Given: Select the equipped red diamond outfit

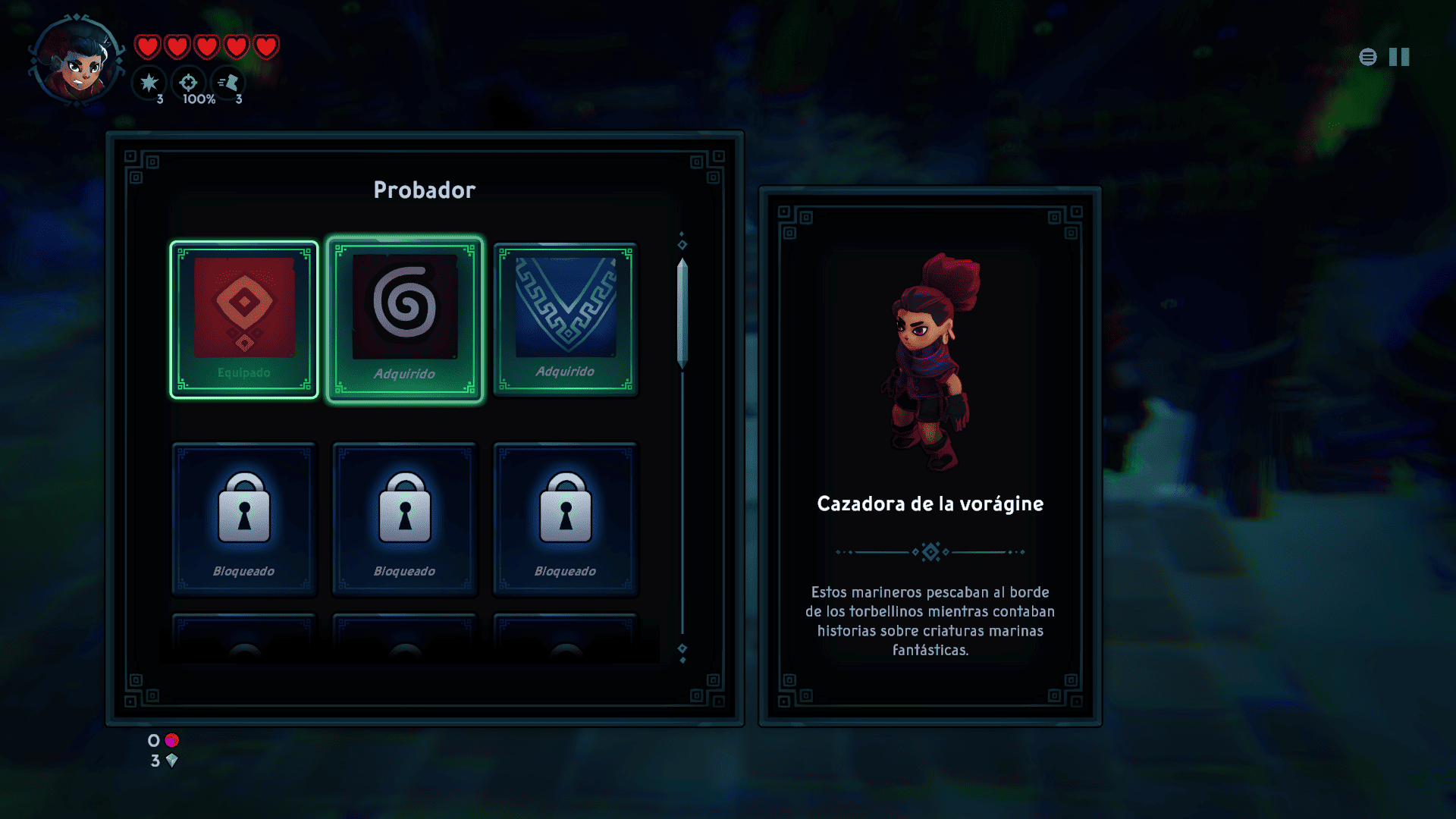Looking at the screenshot, I should pos(244,319).
